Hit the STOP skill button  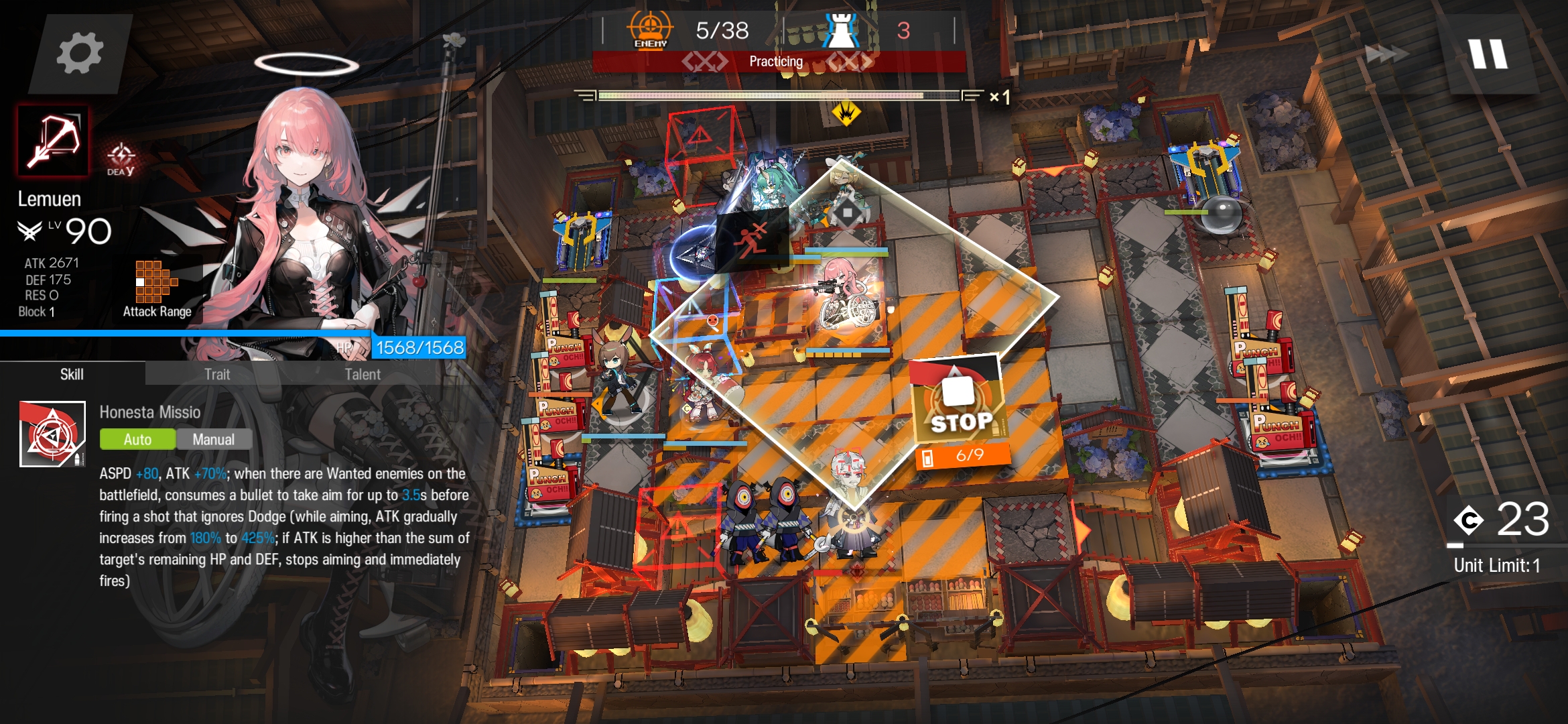click(x=960, y=402)
